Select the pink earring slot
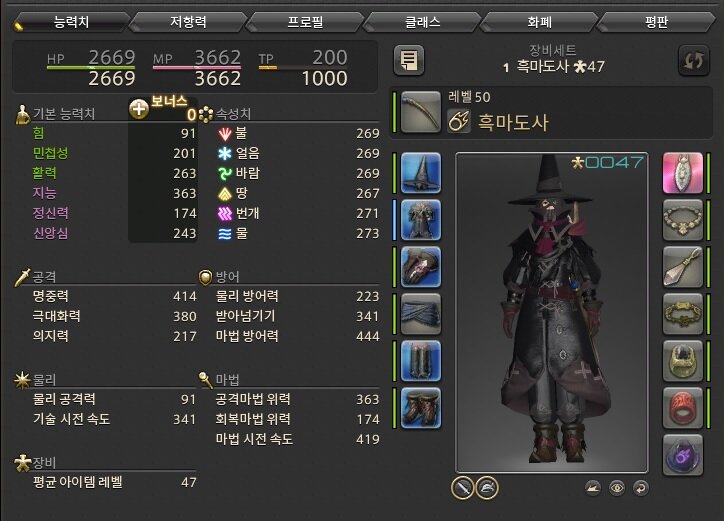 tap(684, 173)
